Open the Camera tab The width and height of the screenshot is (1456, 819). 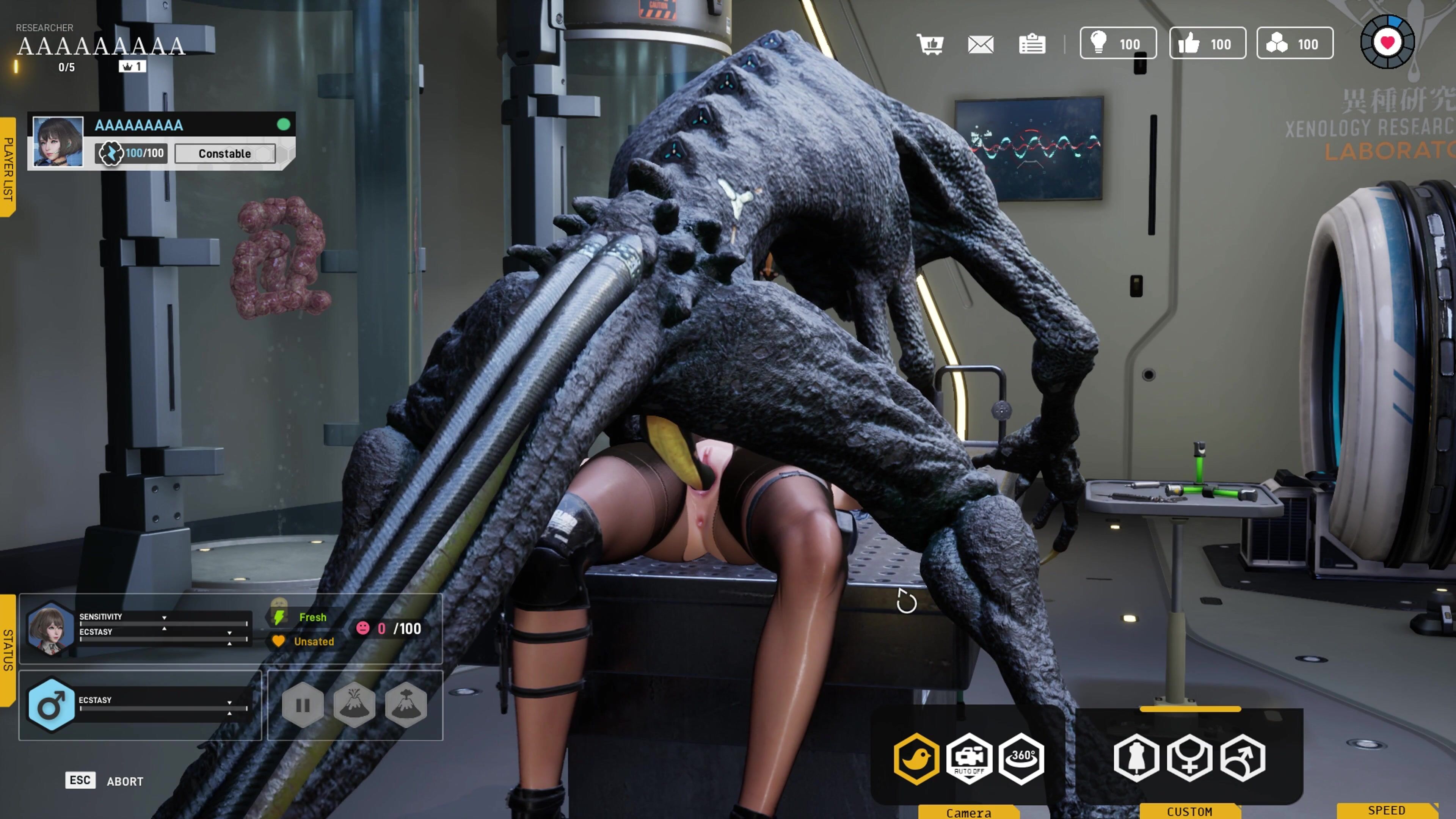point(968,812)
